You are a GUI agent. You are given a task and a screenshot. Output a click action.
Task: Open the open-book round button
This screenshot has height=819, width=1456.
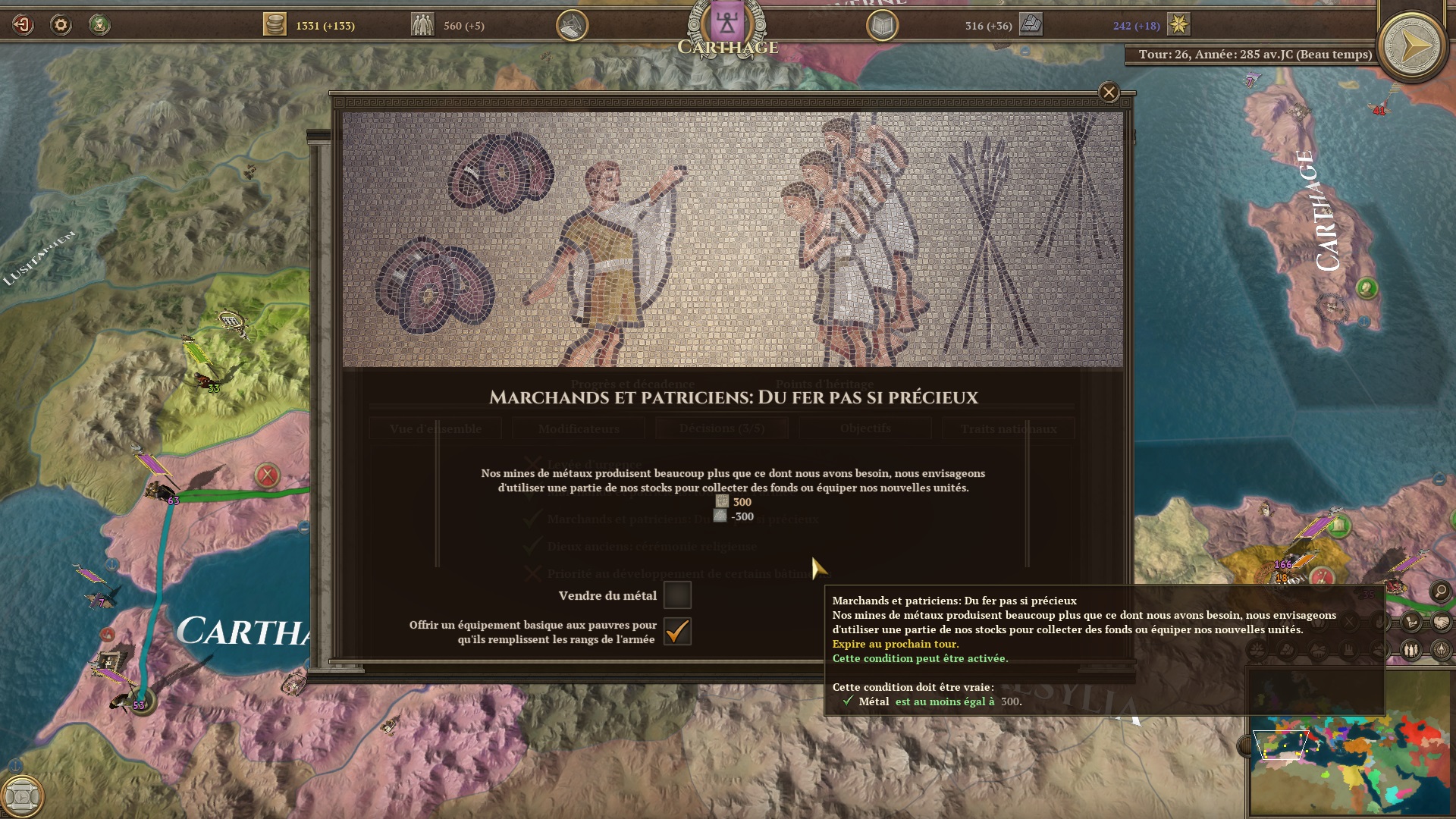pyautogui.click(x=882, y=26)
